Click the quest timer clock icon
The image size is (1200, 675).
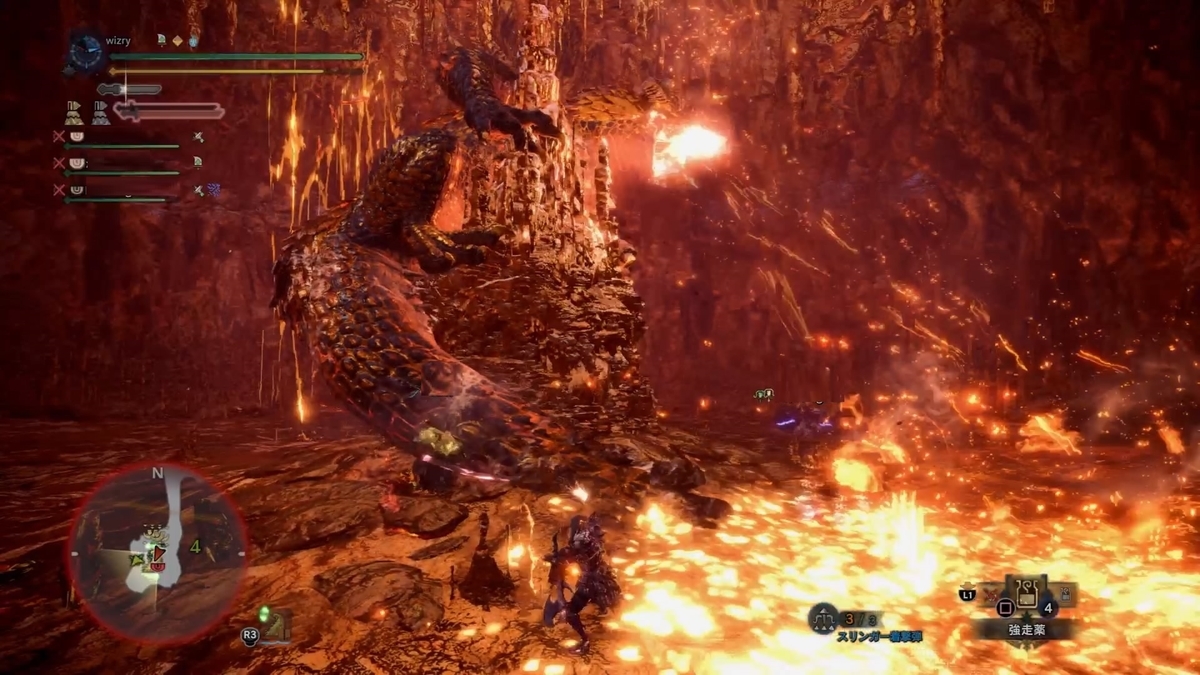click(x=86, y=50)
